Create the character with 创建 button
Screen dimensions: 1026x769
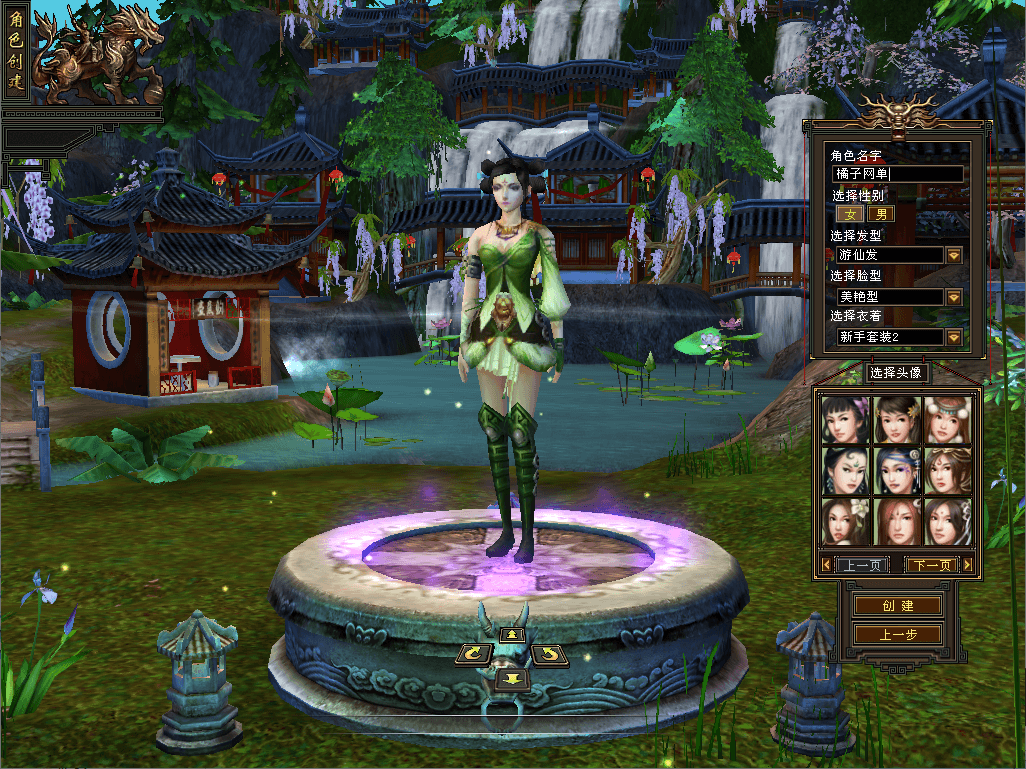897,606
